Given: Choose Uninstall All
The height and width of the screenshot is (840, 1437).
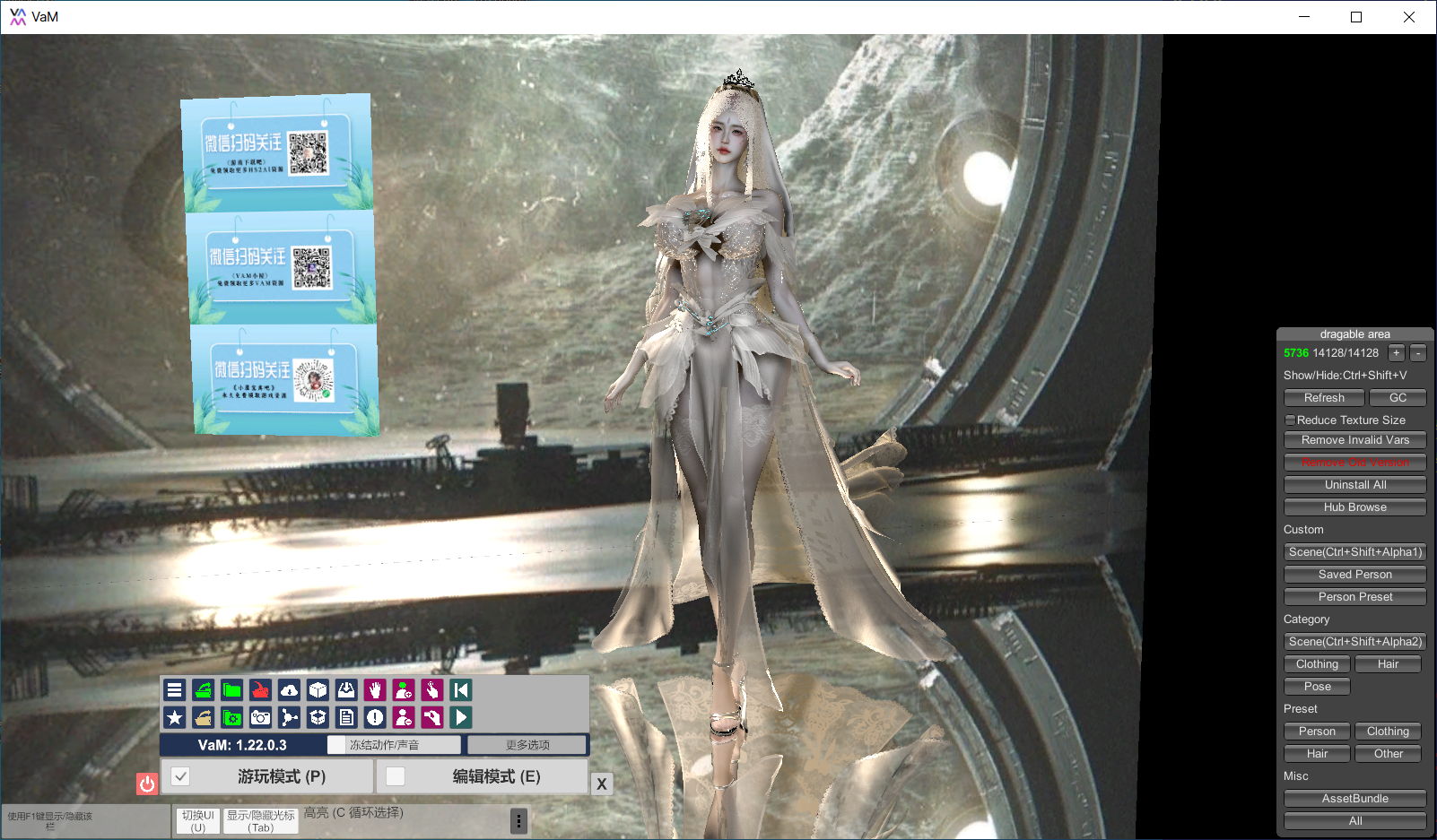Looking at the screenshot, I should click(x=1354, y=485).
